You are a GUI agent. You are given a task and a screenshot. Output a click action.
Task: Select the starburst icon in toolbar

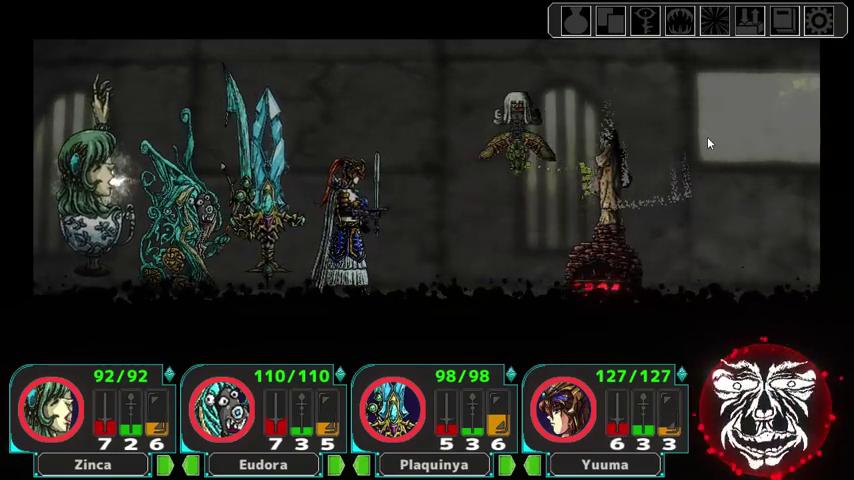(715, 21)
